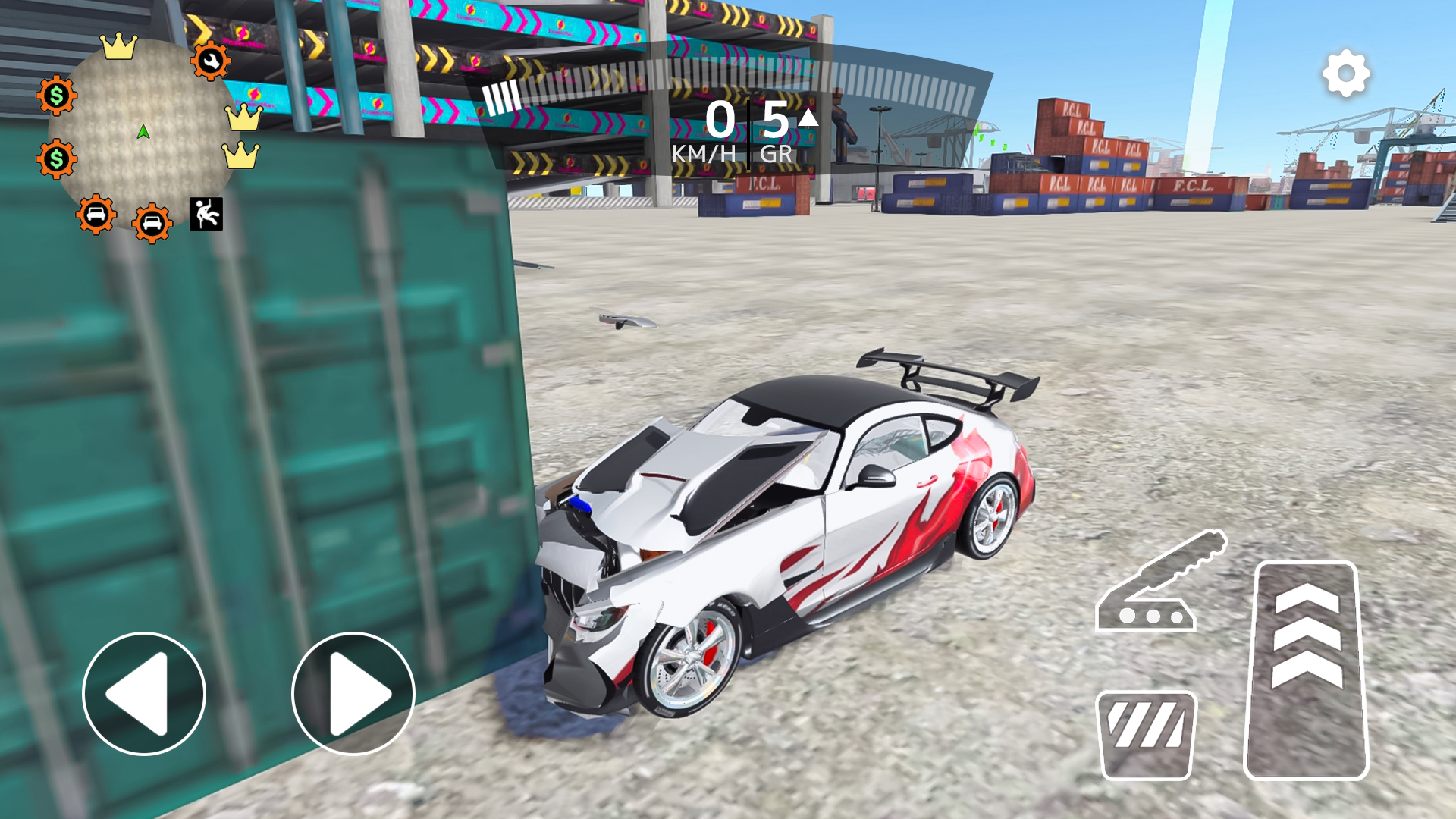Toggle the upper crown on minimap's right side
The width and height of the screenshot is (1456, 819).
[241, 119]
